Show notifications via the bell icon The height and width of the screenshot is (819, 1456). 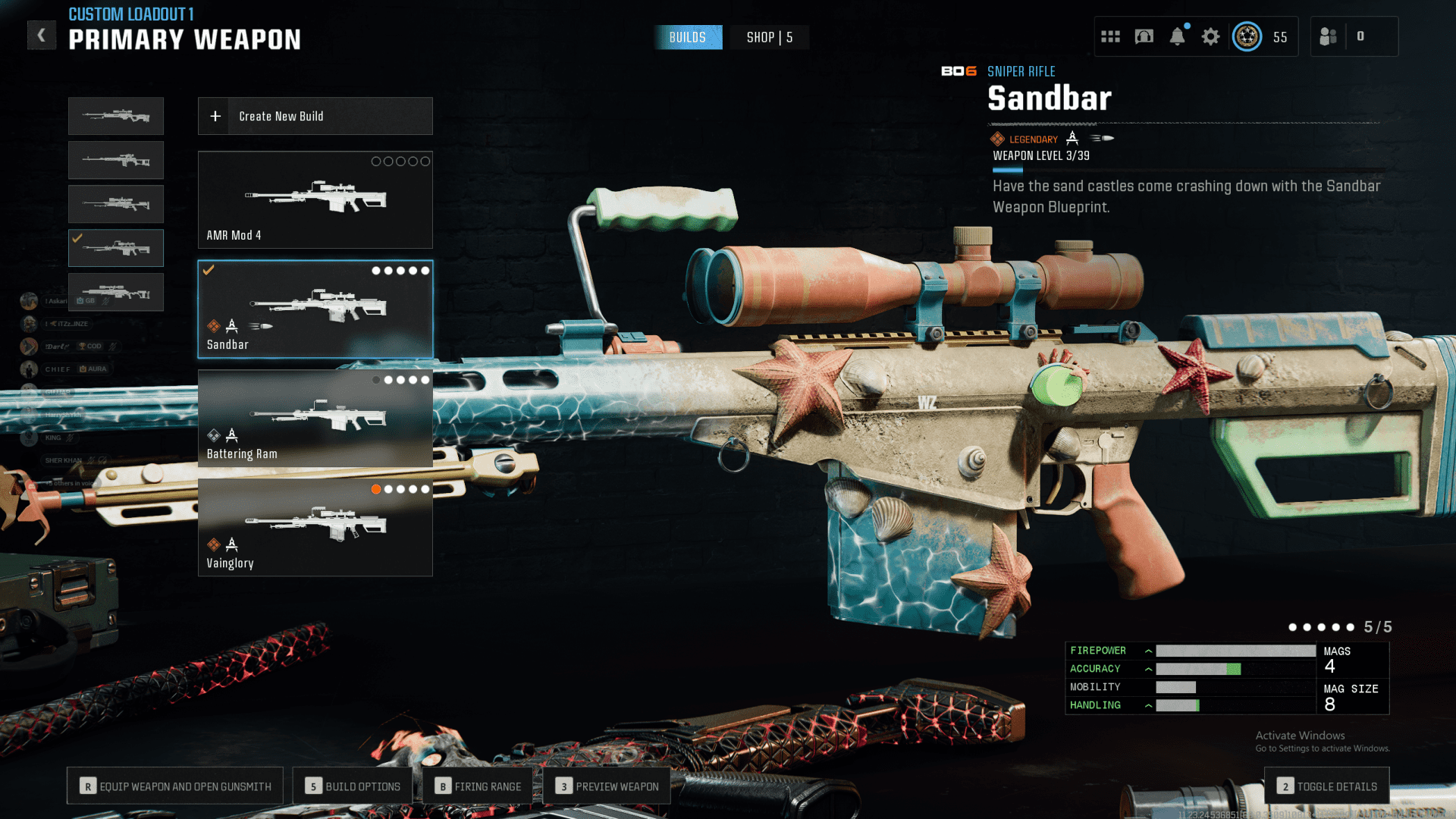click(x=1177, y=36)
